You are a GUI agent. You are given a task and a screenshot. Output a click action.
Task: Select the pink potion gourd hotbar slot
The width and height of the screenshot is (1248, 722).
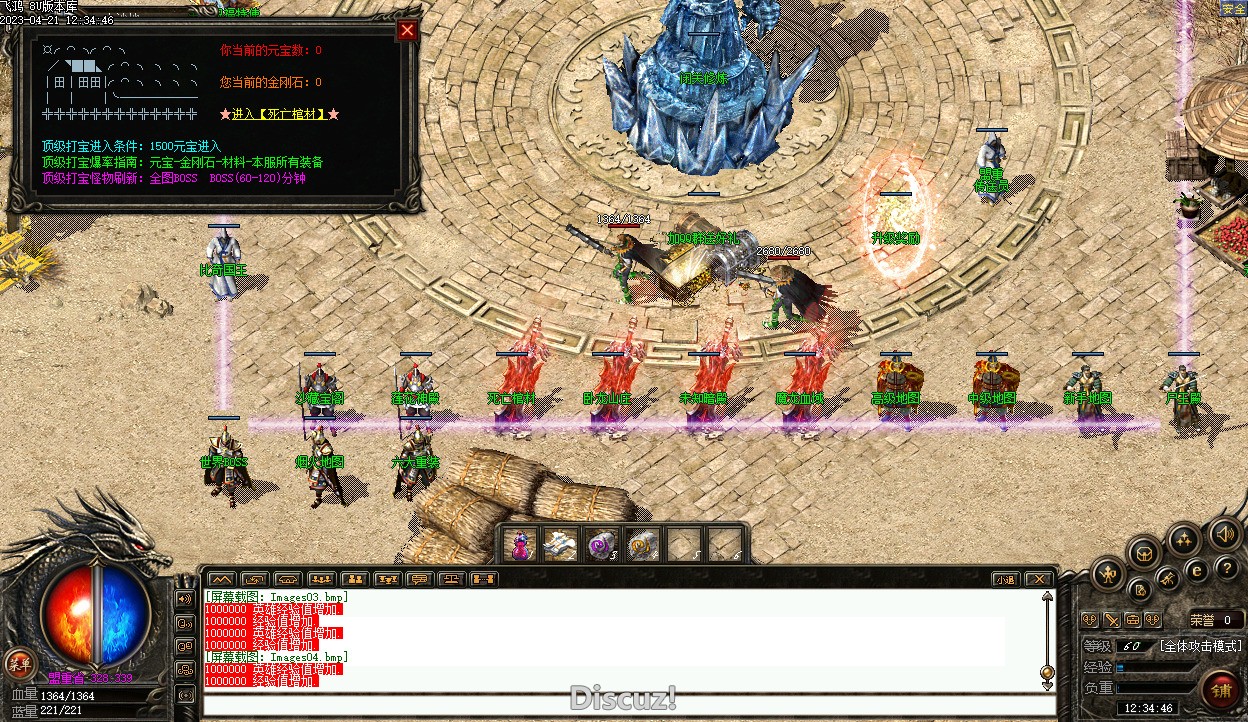pyautogui.click(x=521, y=545)
